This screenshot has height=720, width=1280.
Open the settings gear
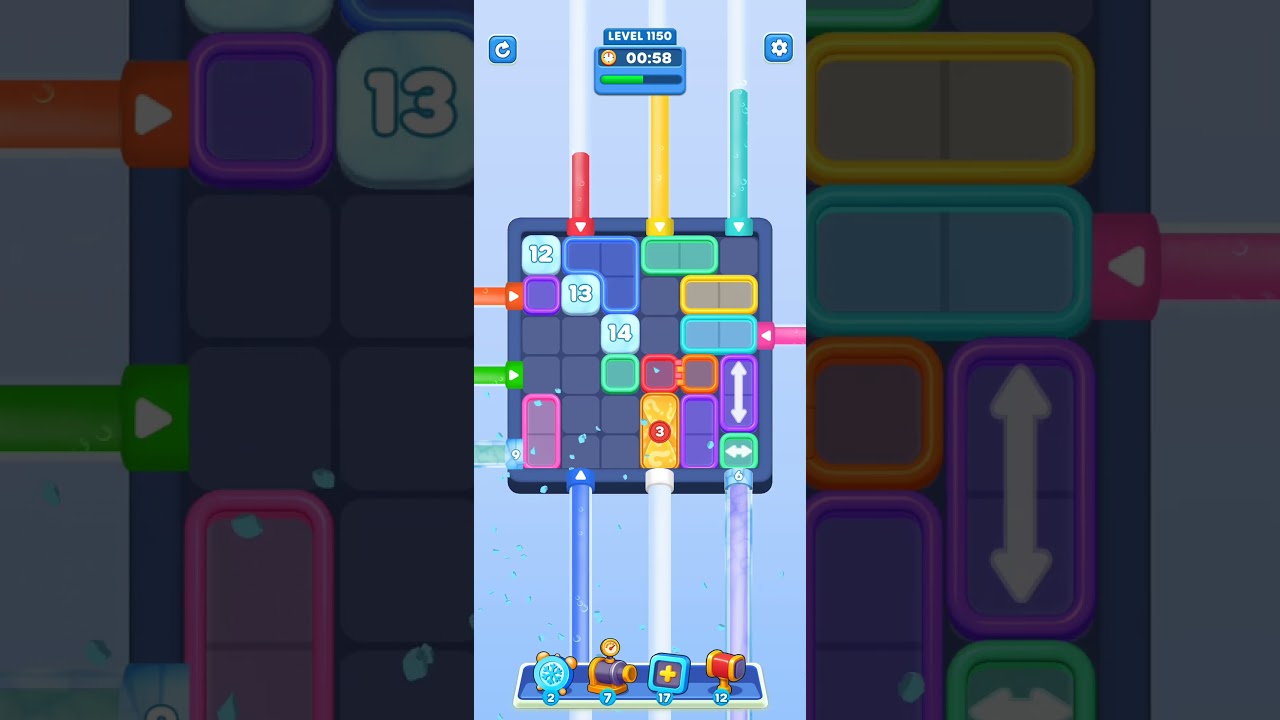tap(779, 47)
